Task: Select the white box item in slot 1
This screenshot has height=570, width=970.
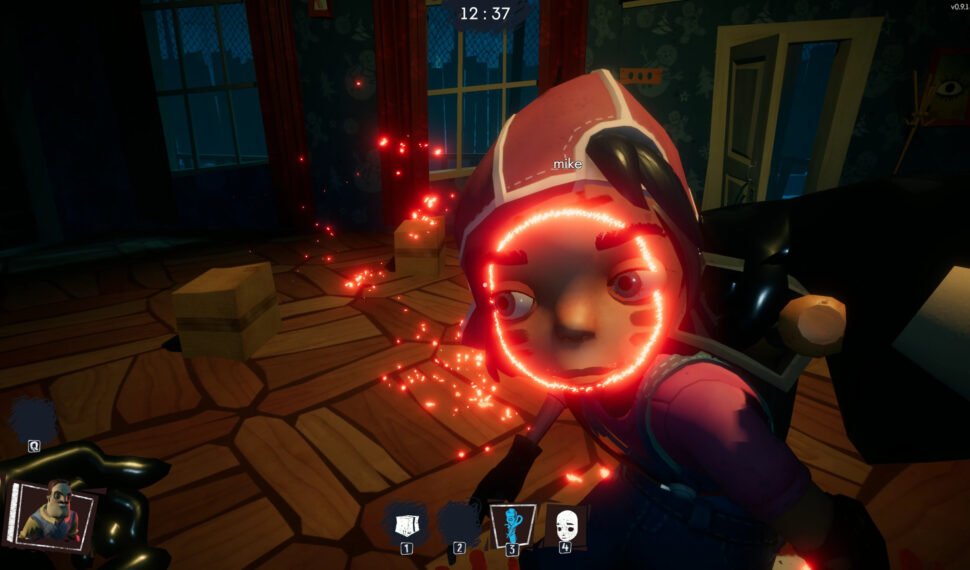Action: tap(406, 523)
